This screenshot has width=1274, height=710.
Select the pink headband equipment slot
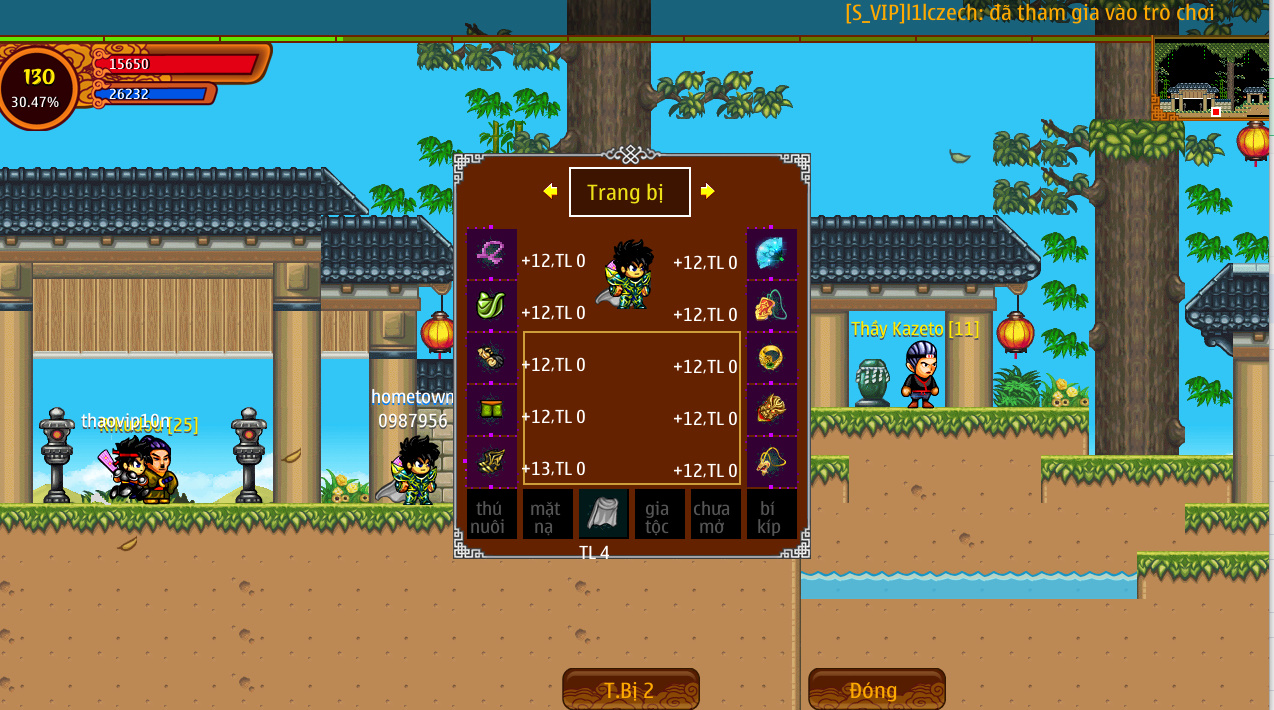point(492,254)
